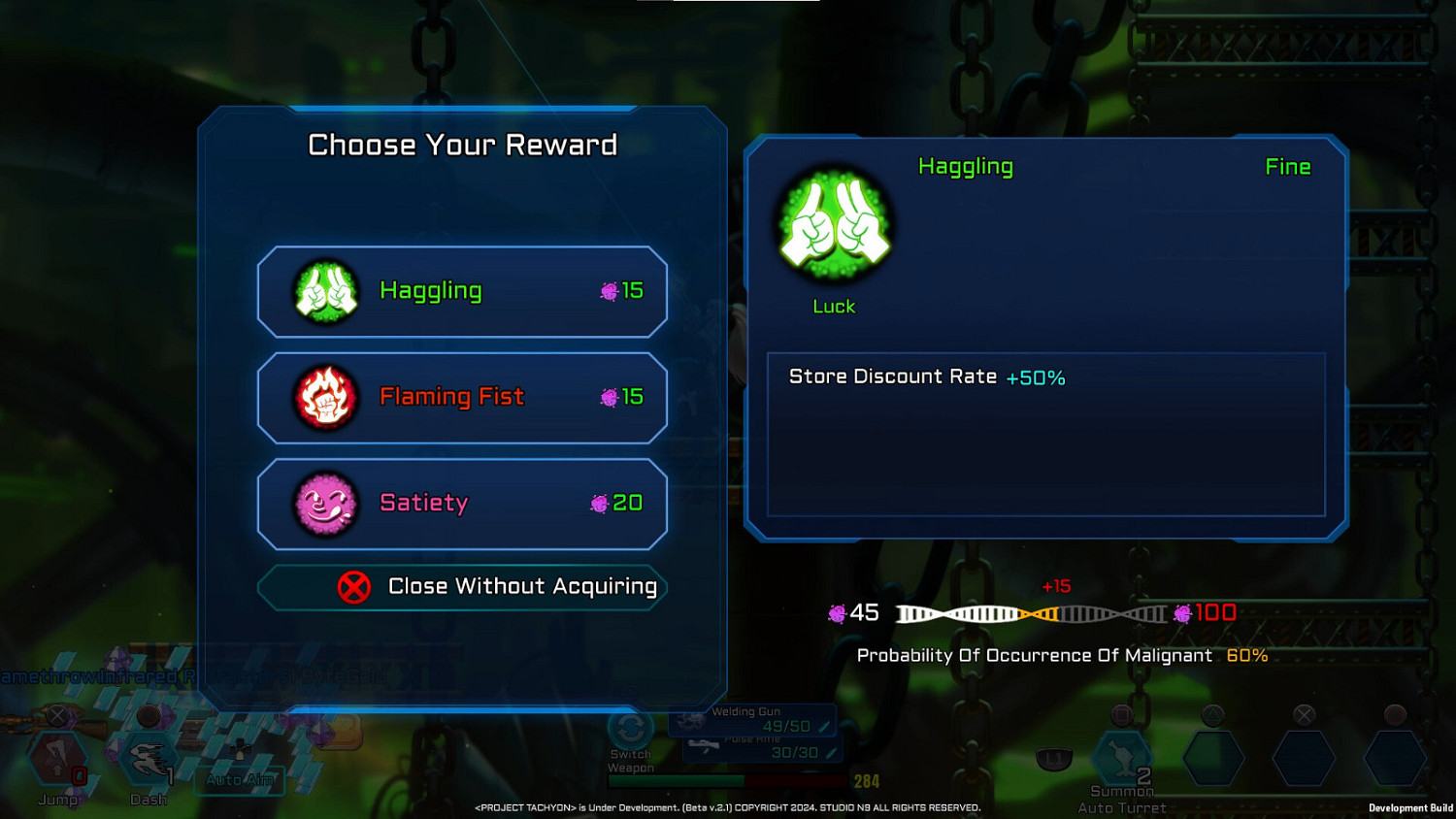
Task: Close Without Acquiring a reward
Action: (x=462, y=587)
